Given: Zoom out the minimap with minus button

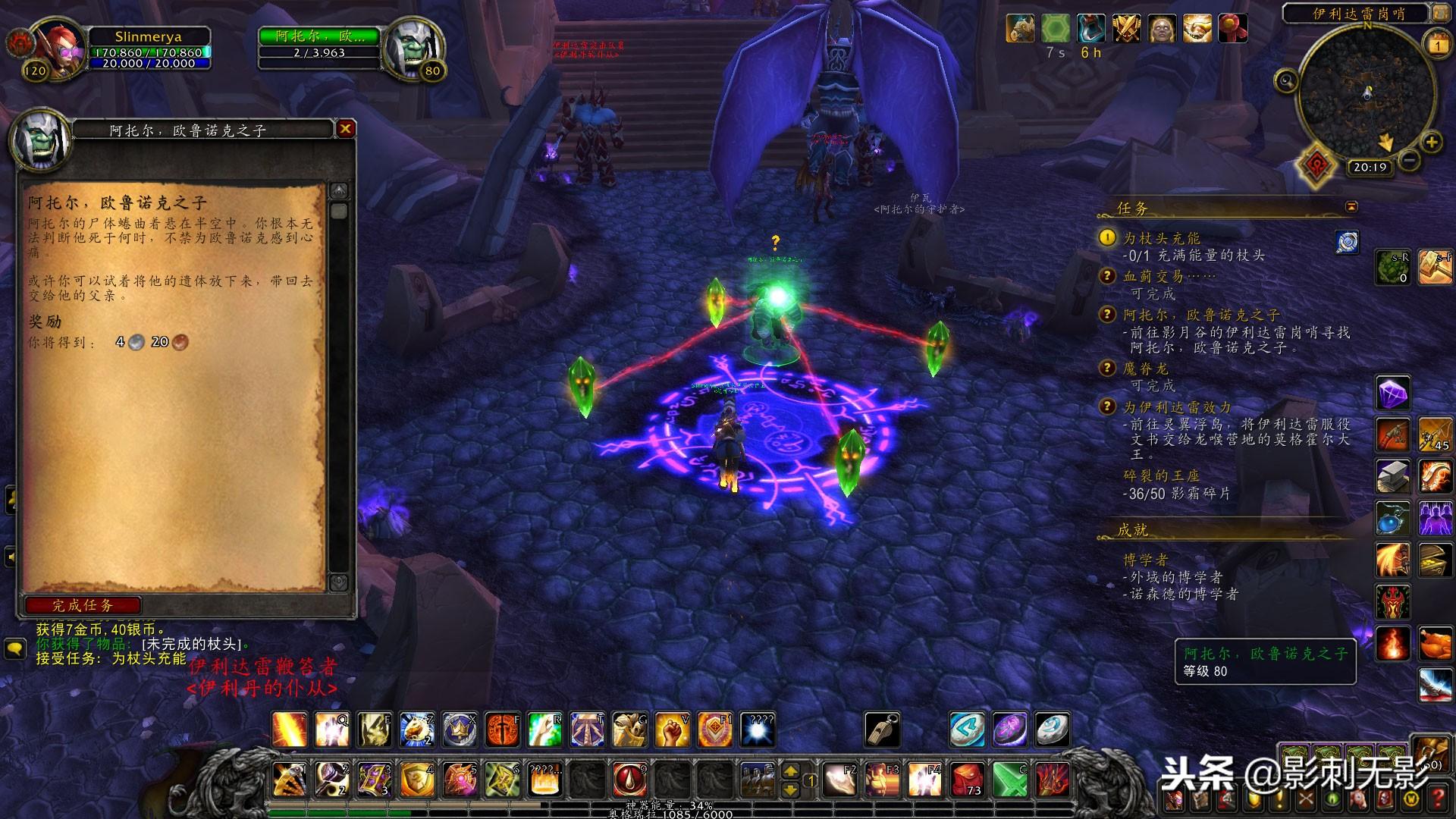Looking at the screenshot, I should pos(1408,160).
